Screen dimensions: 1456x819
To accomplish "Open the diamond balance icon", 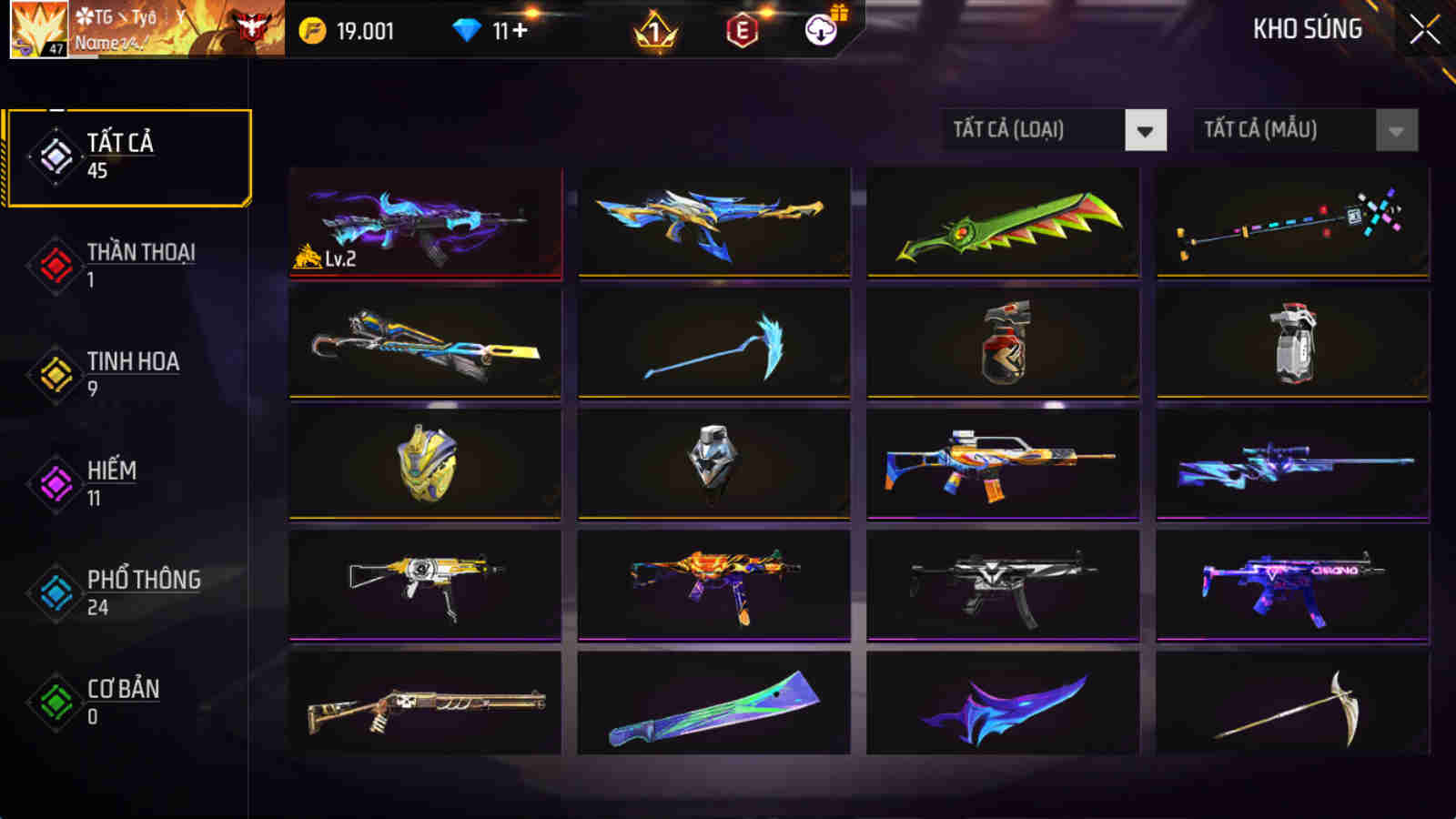I will (x=467, y=29).
